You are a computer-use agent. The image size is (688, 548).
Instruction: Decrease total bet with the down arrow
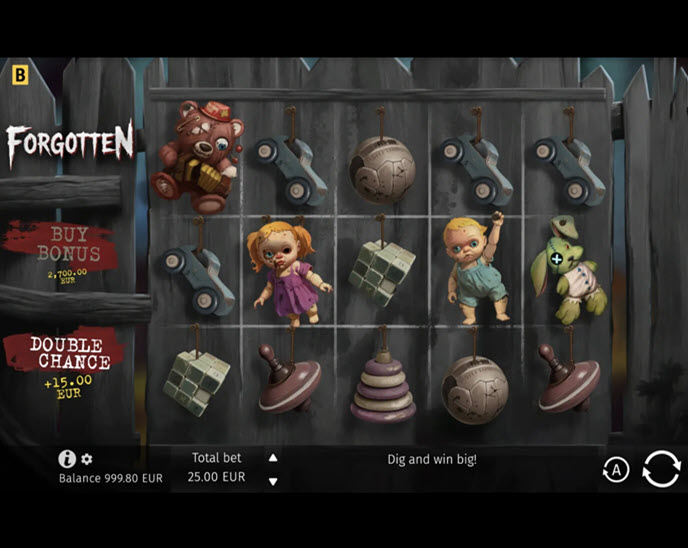(273, 481)
